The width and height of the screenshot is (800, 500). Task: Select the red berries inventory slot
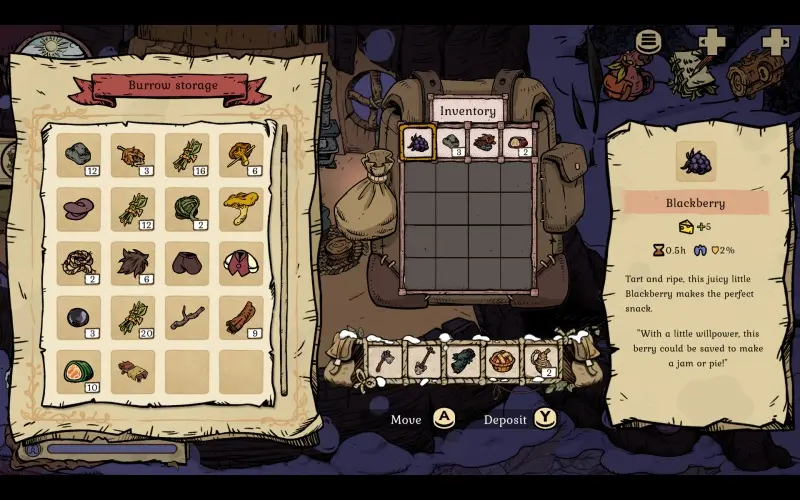pyautogui.click(x=484, y=142)
